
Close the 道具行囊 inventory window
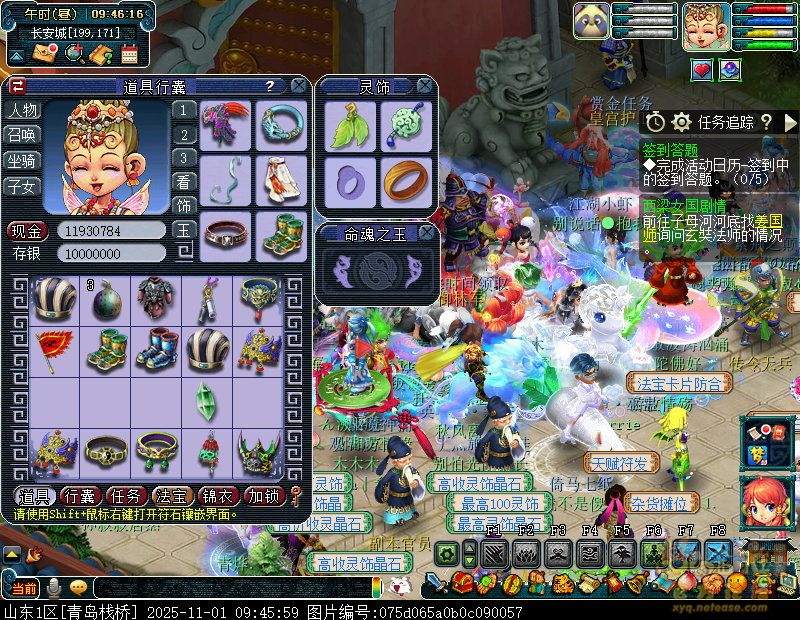pyautogui.click(x=298, y=87)
